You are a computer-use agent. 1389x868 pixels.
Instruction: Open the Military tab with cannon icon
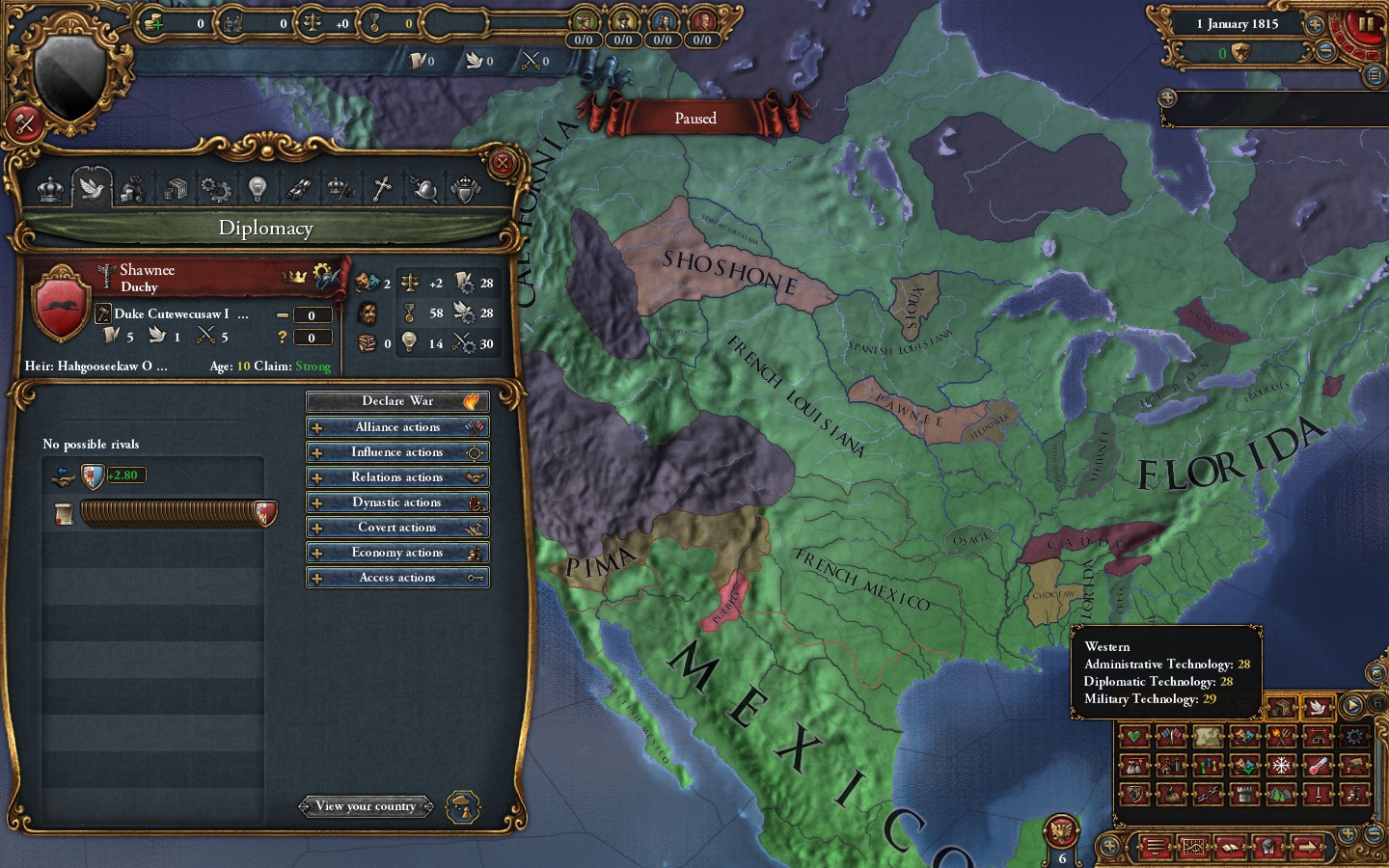tap(300, 188)
